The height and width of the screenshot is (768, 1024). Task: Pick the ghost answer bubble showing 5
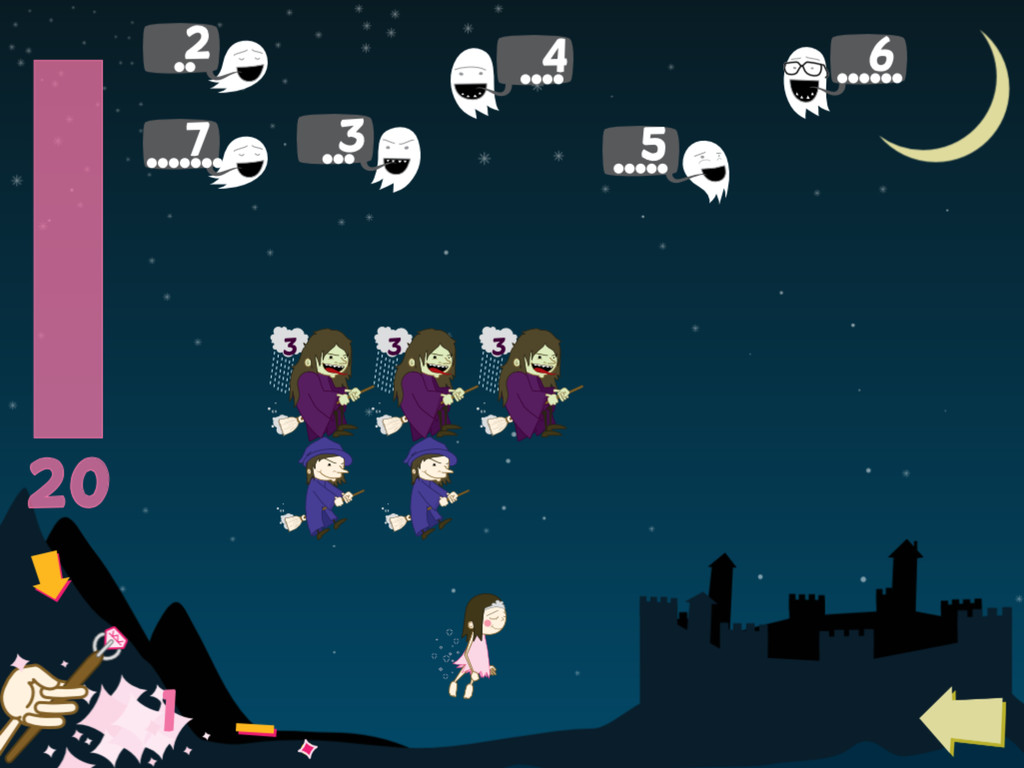(641, 151)
